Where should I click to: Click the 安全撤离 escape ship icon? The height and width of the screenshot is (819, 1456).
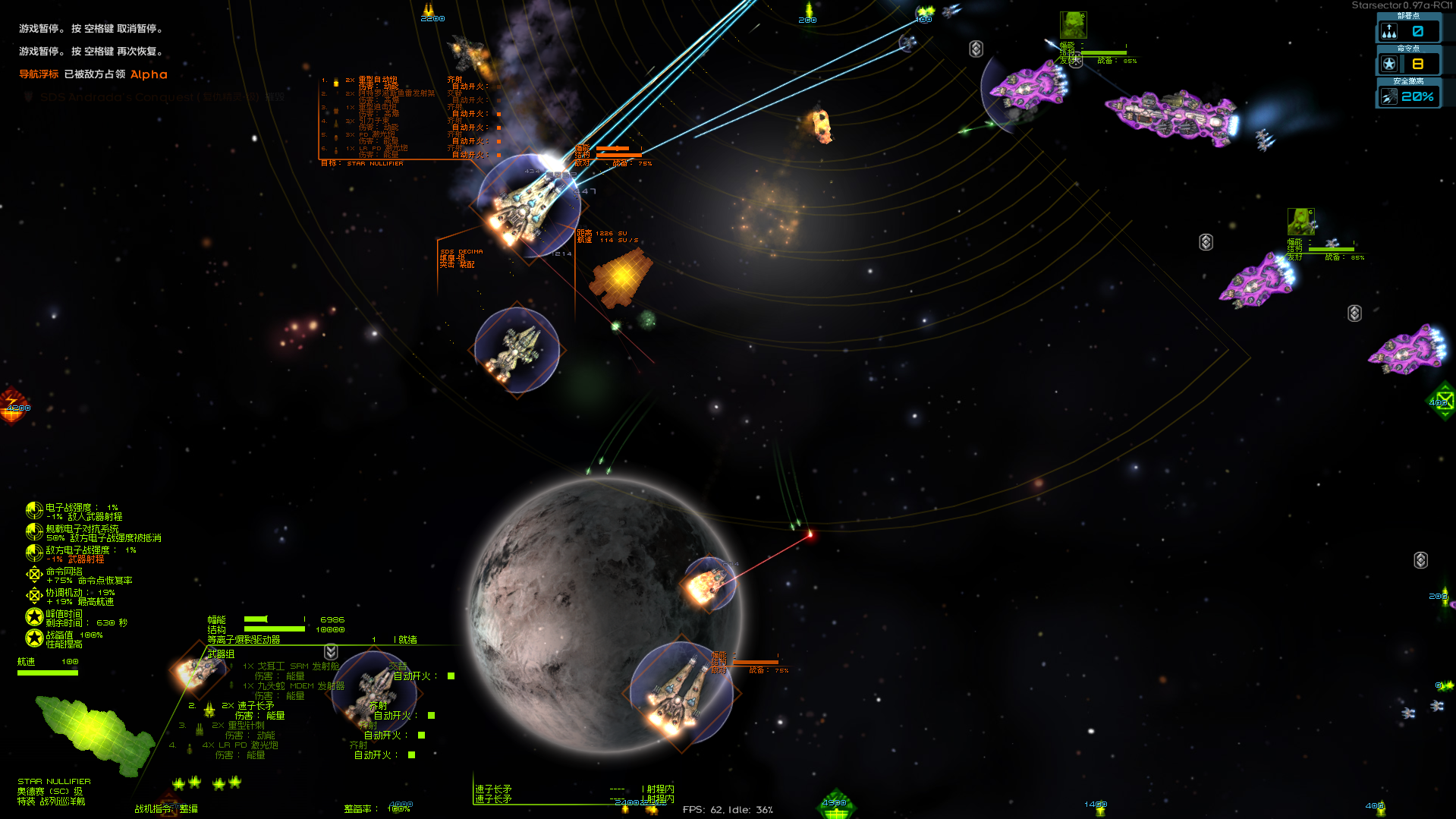[1389, 96]
